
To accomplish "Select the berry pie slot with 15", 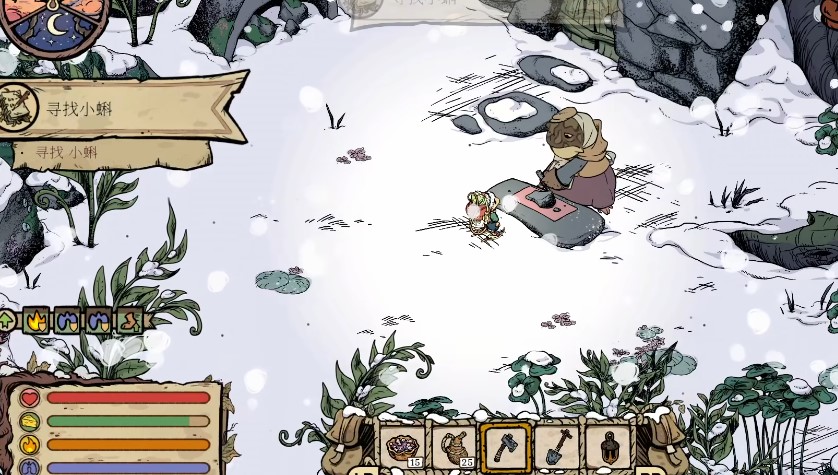I will point(403,445).
